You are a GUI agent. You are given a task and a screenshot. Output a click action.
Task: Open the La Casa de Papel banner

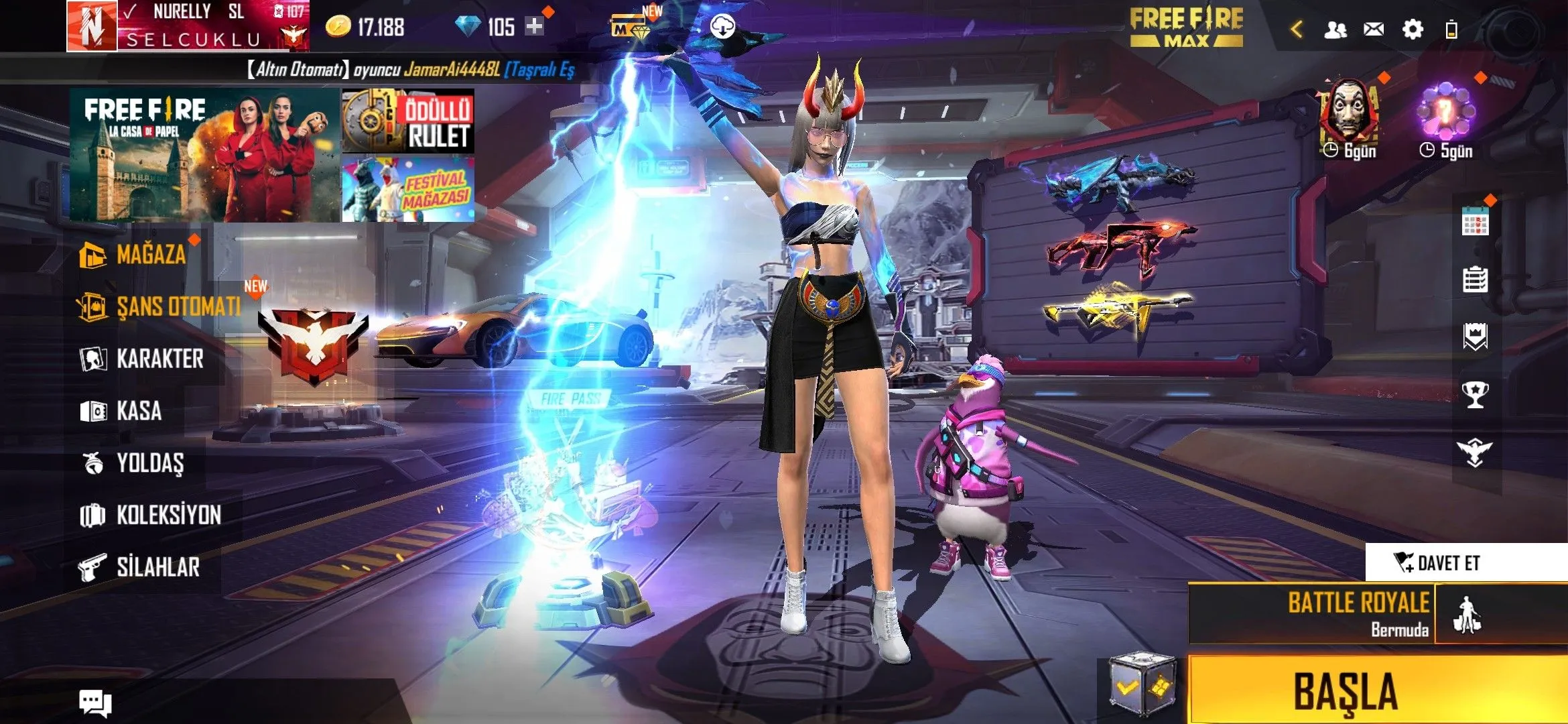pos(204,155)
